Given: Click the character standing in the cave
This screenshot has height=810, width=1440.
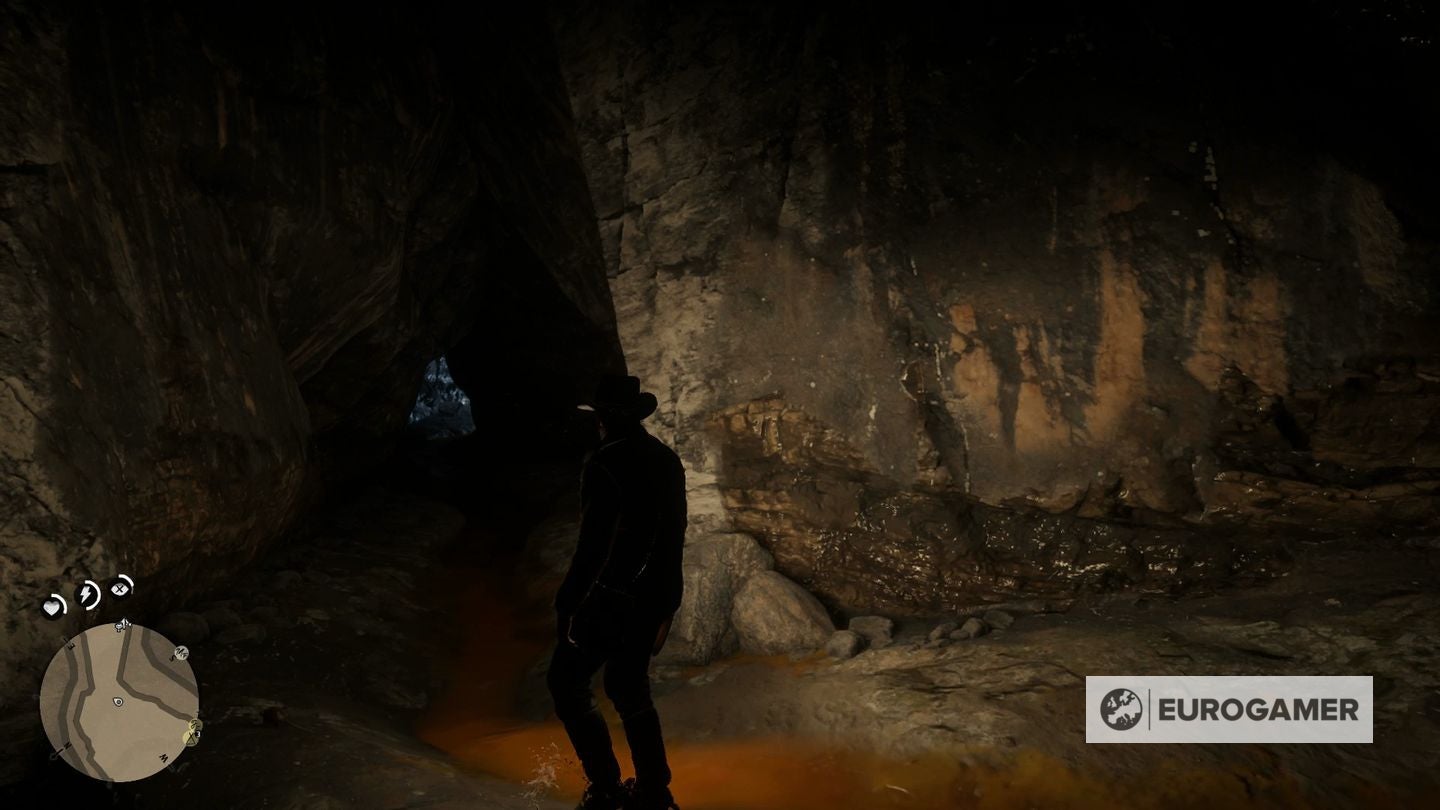Looking at the screenshot, I should tap(615, 560).
